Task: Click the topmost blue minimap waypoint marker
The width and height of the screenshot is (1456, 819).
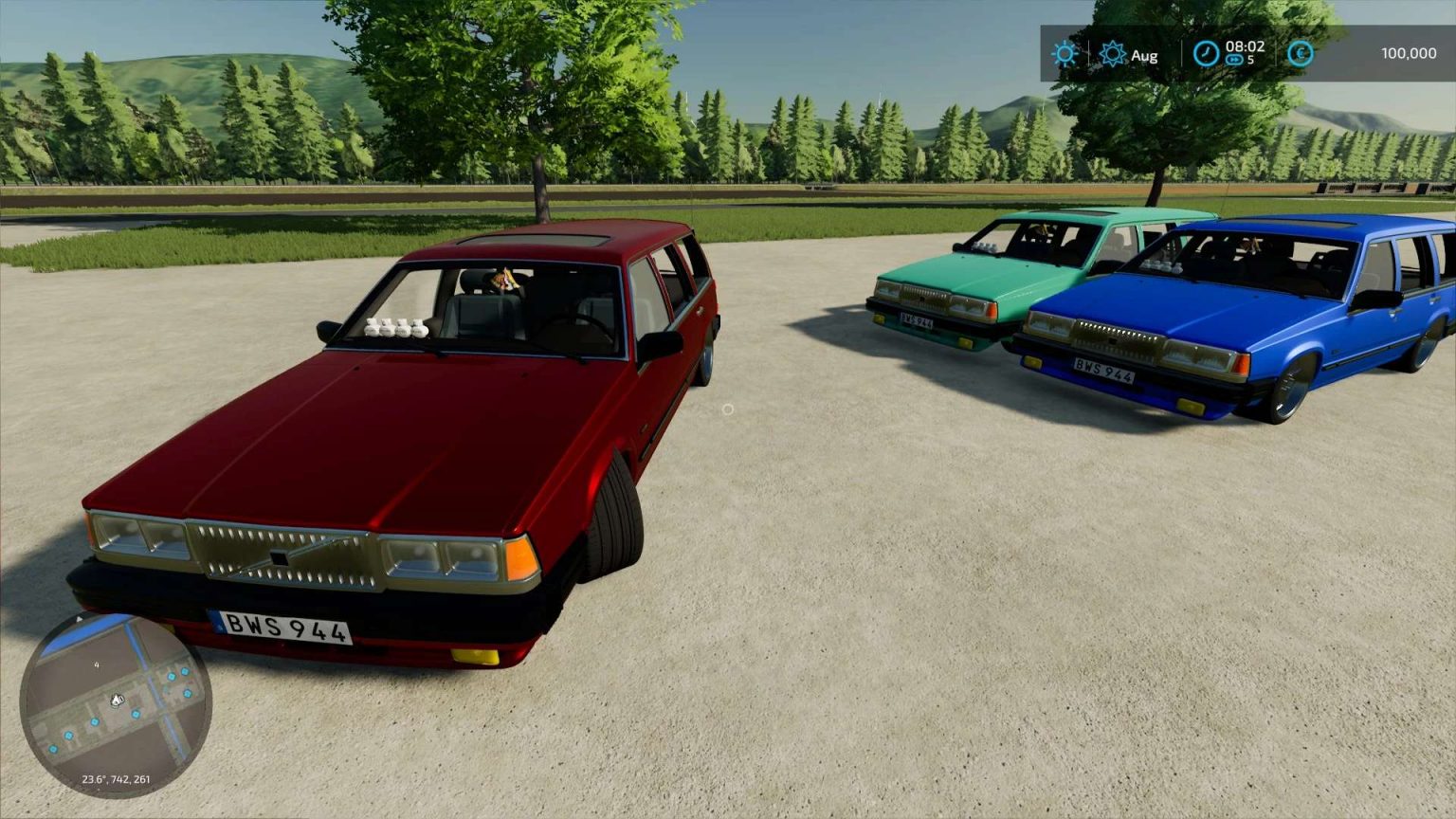Action: [184, 671]
